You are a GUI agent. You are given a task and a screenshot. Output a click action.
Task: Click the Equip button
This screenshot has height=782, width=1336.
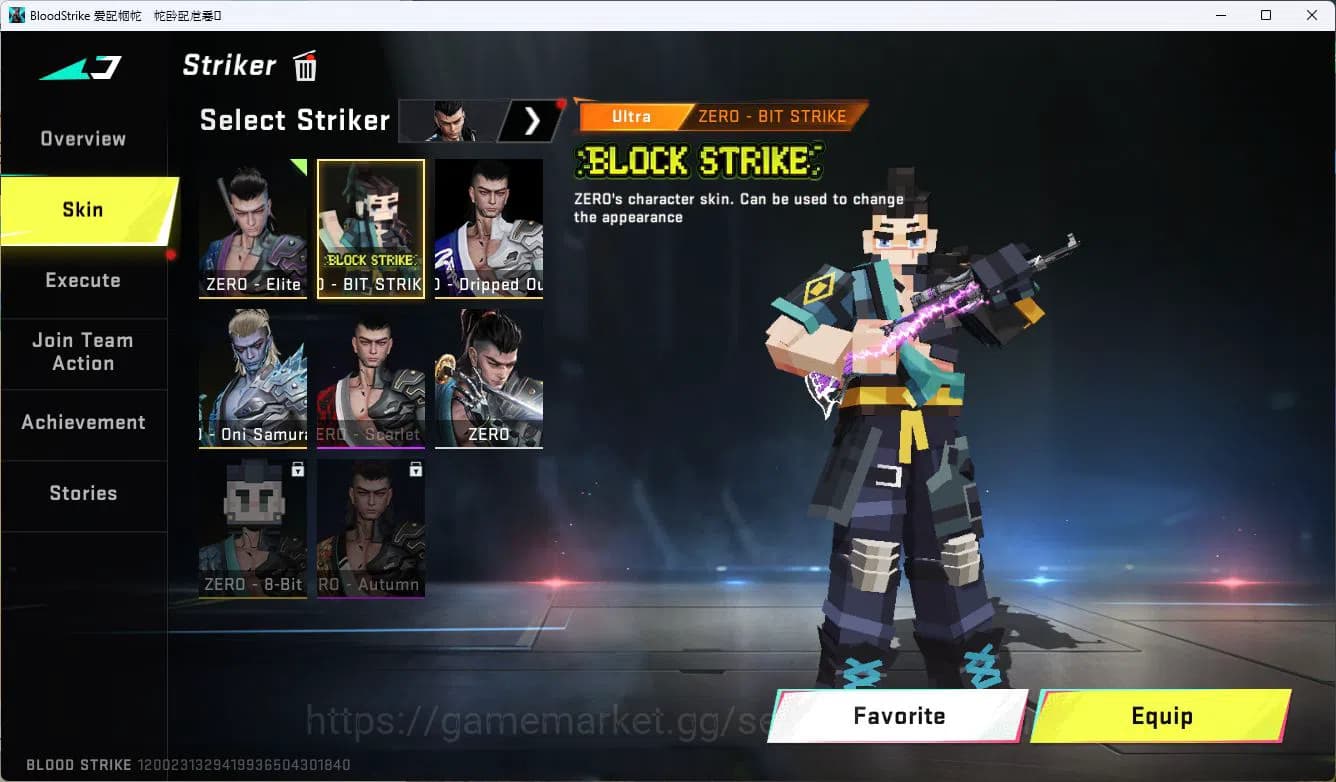click(x=1162, y=716)
